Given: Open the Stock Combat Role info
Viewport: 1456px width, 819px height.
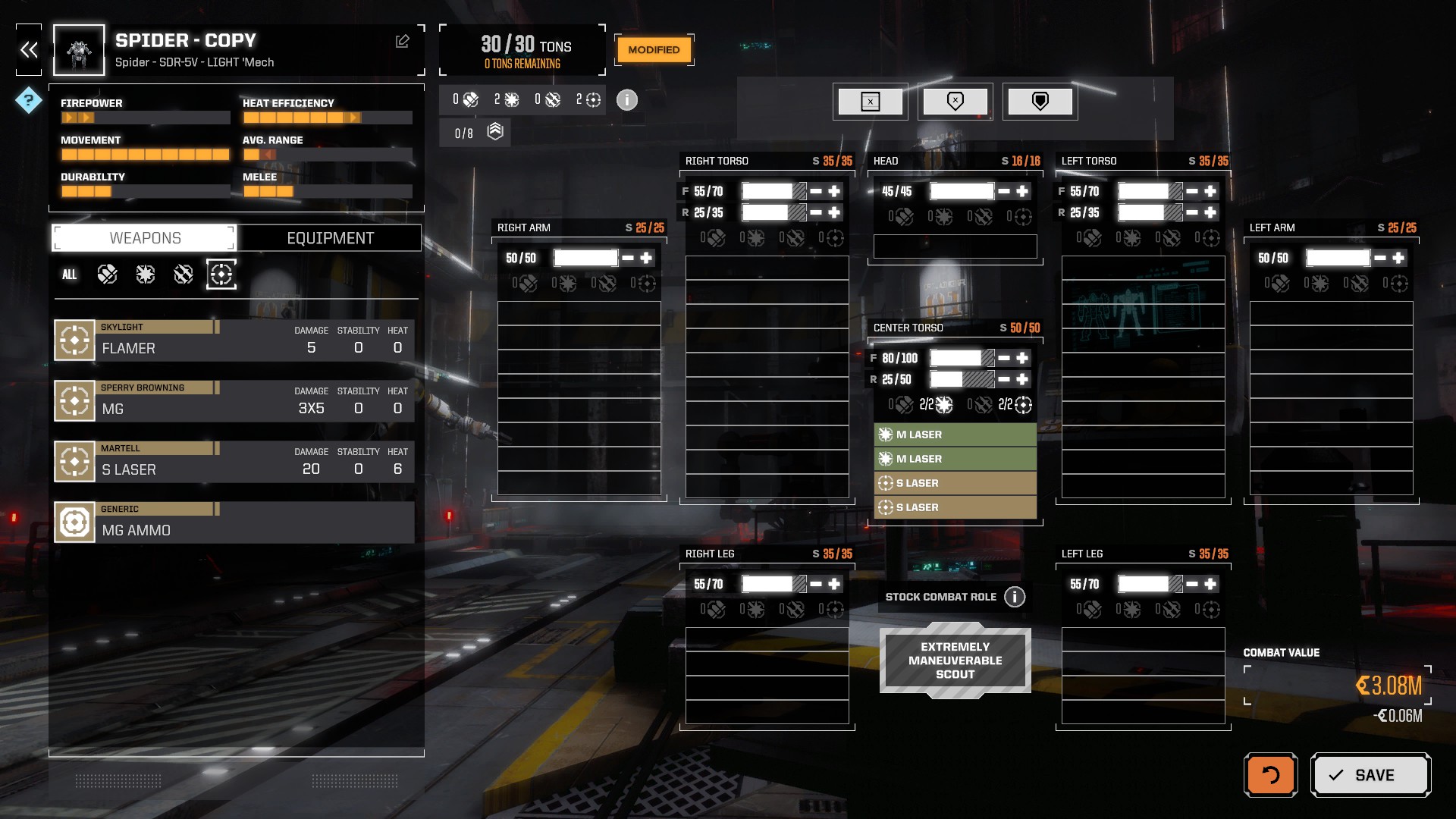Looking at the screenshot, I should (1015, 597).
